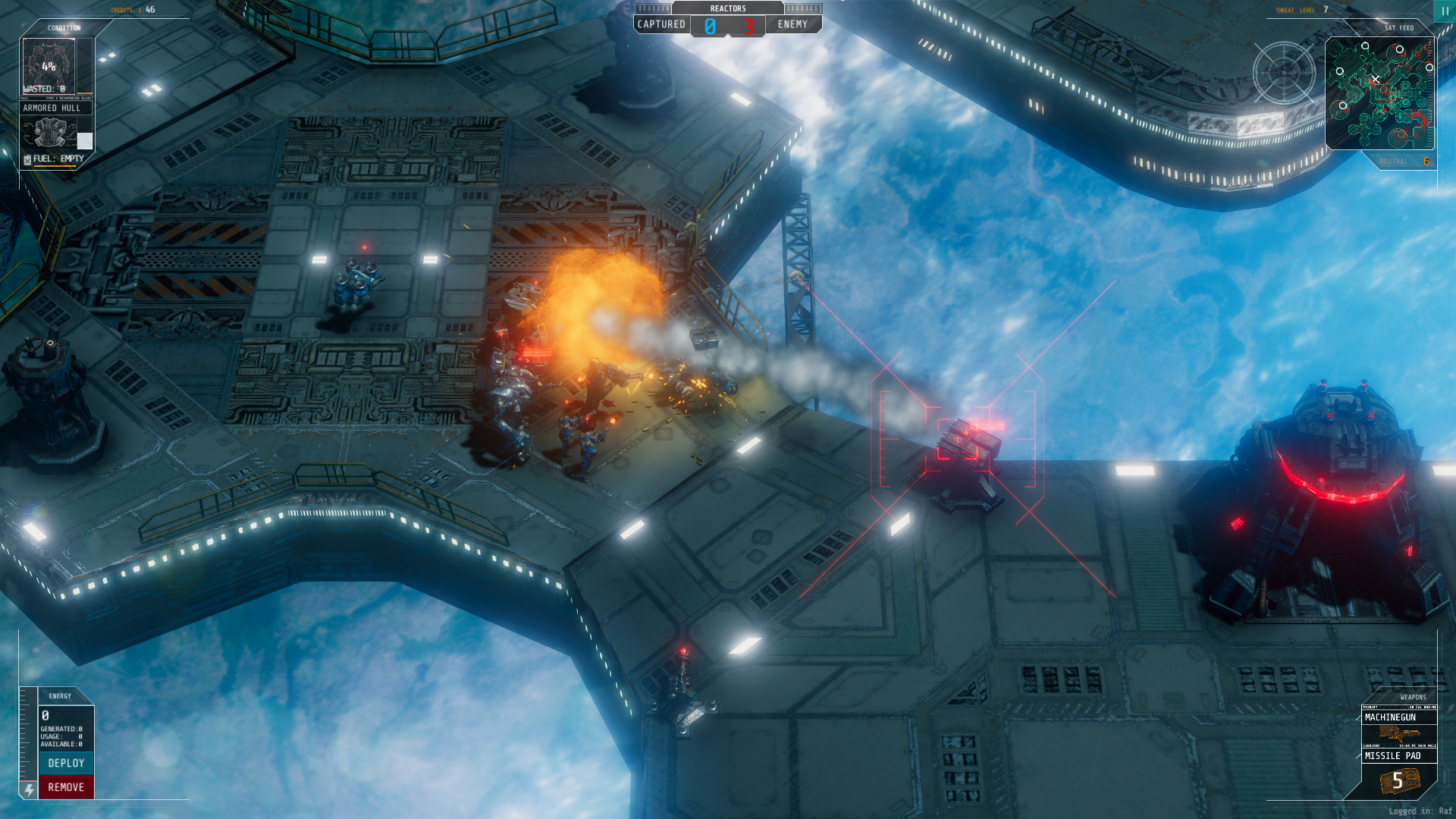This screenshot has height=819, width=1456.
Task: Click the radar circle icon near the SAT FEED
Action: tap(1285, 72)
